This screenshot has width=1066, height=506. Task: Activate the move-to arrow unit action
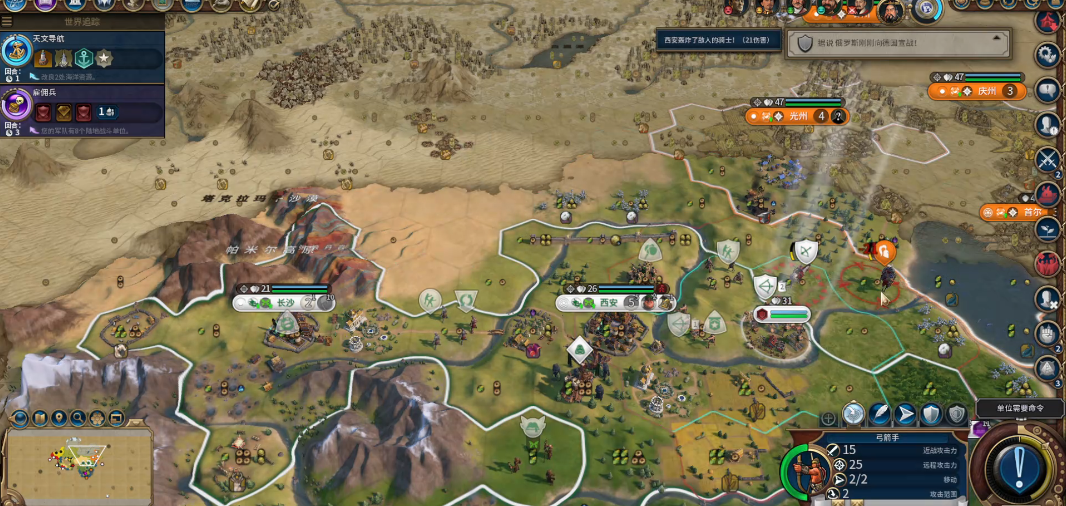pyautogui.click(x=905, y=414)
